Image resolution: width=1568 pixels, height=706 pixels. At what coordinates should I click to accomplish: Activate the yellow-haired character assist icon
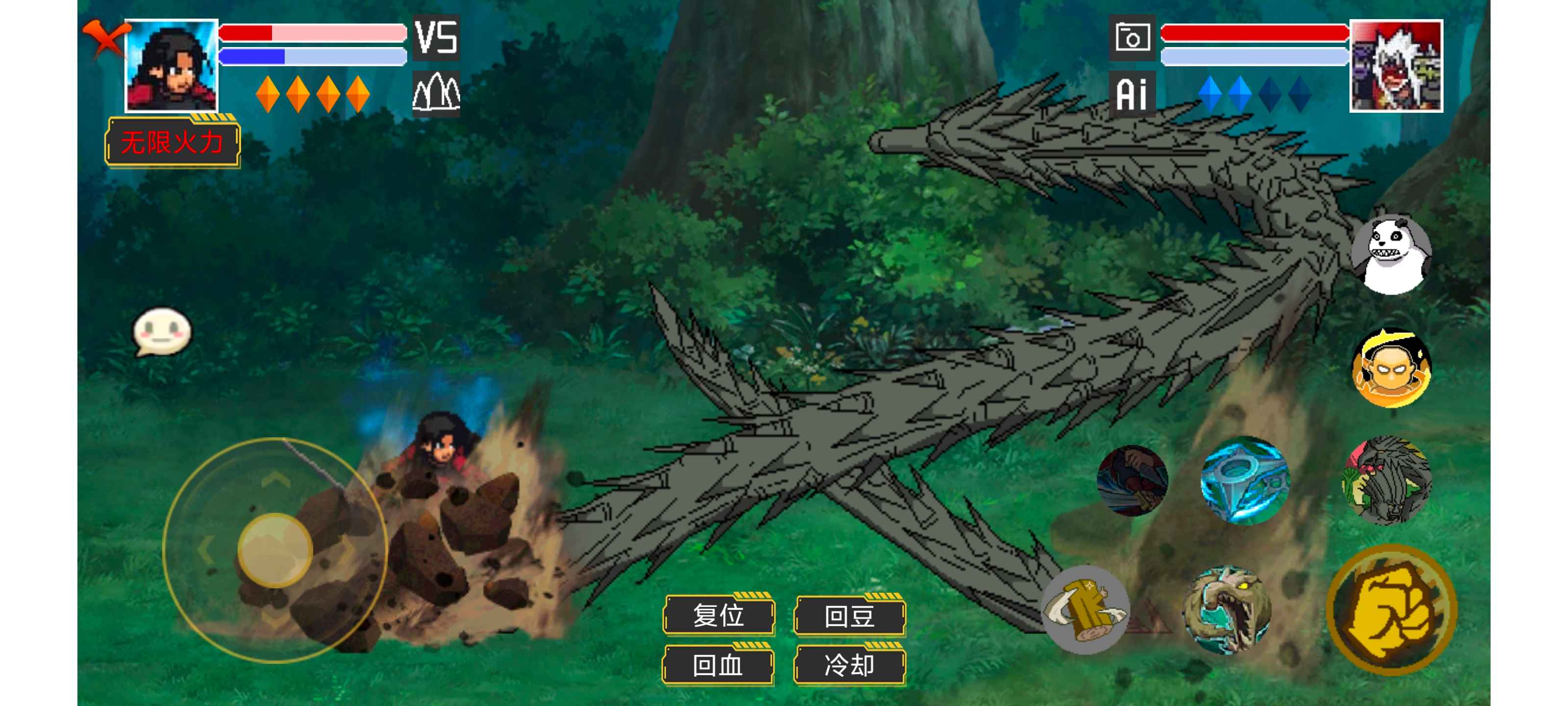click(1391, 367)
